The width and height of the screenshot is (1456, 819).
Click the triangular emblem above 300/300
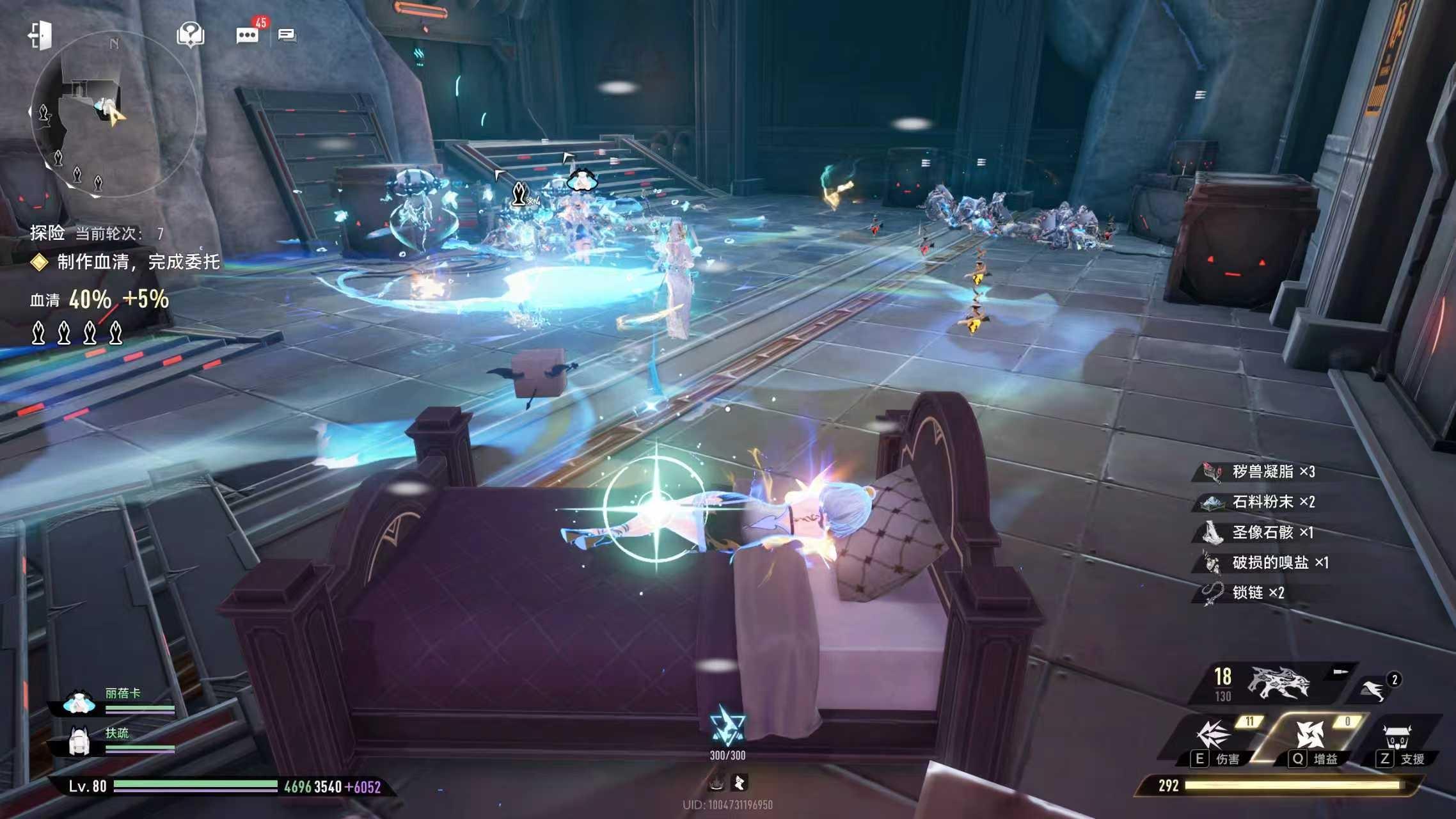coord(727,726)
